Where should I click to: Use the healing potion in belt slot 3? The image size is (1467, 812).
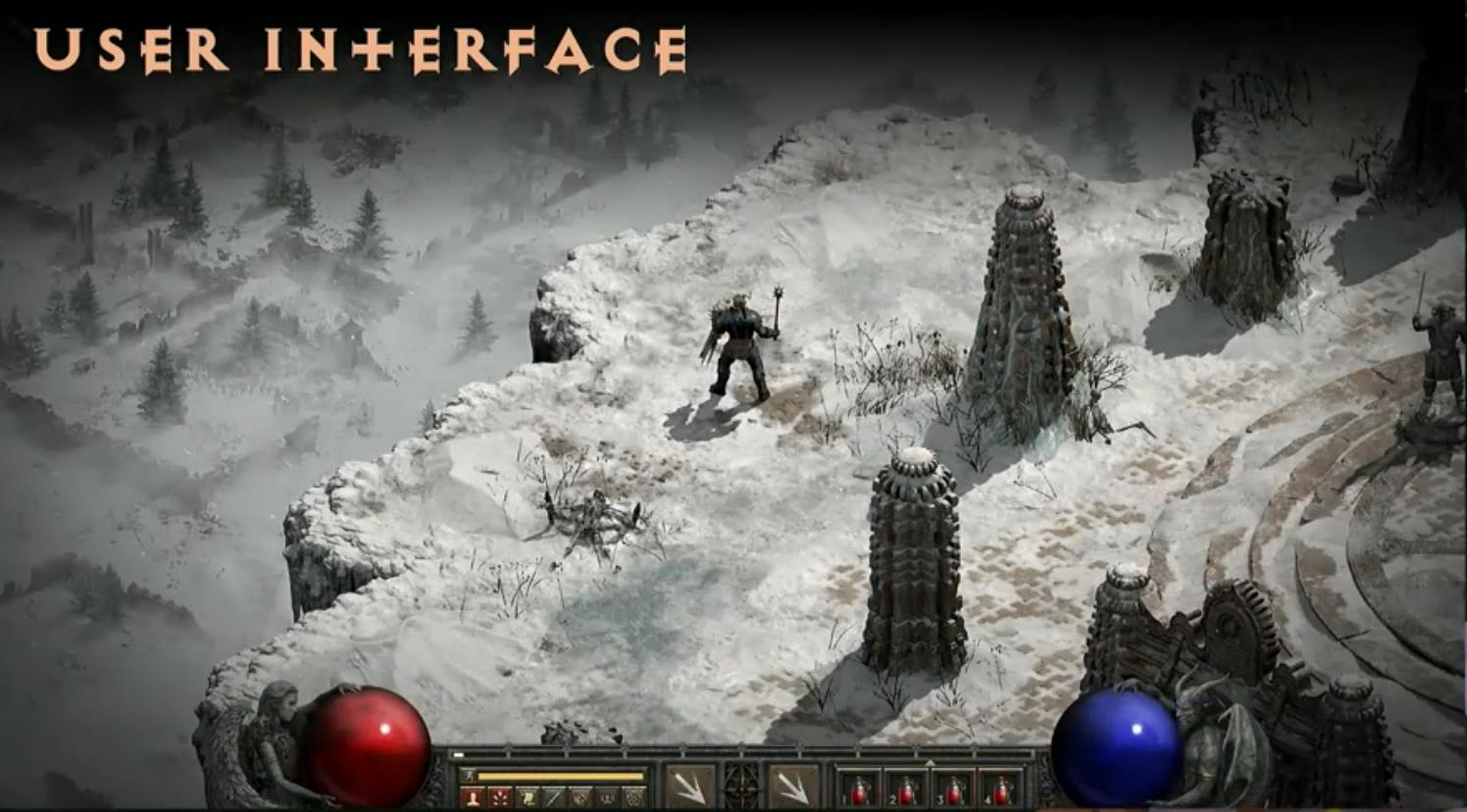953,790
